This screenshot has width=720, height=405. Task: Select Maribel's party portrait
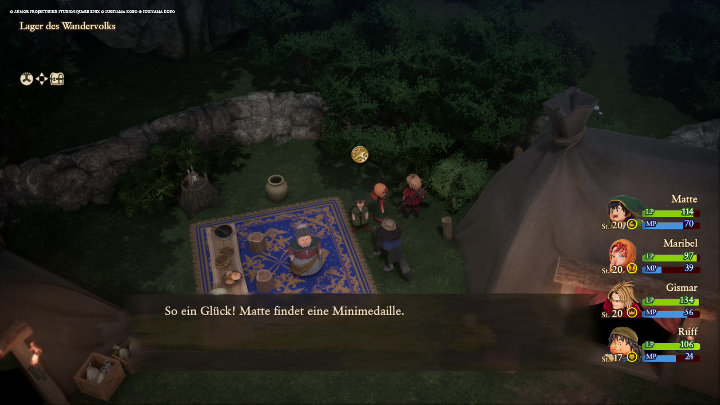point(621,255)
